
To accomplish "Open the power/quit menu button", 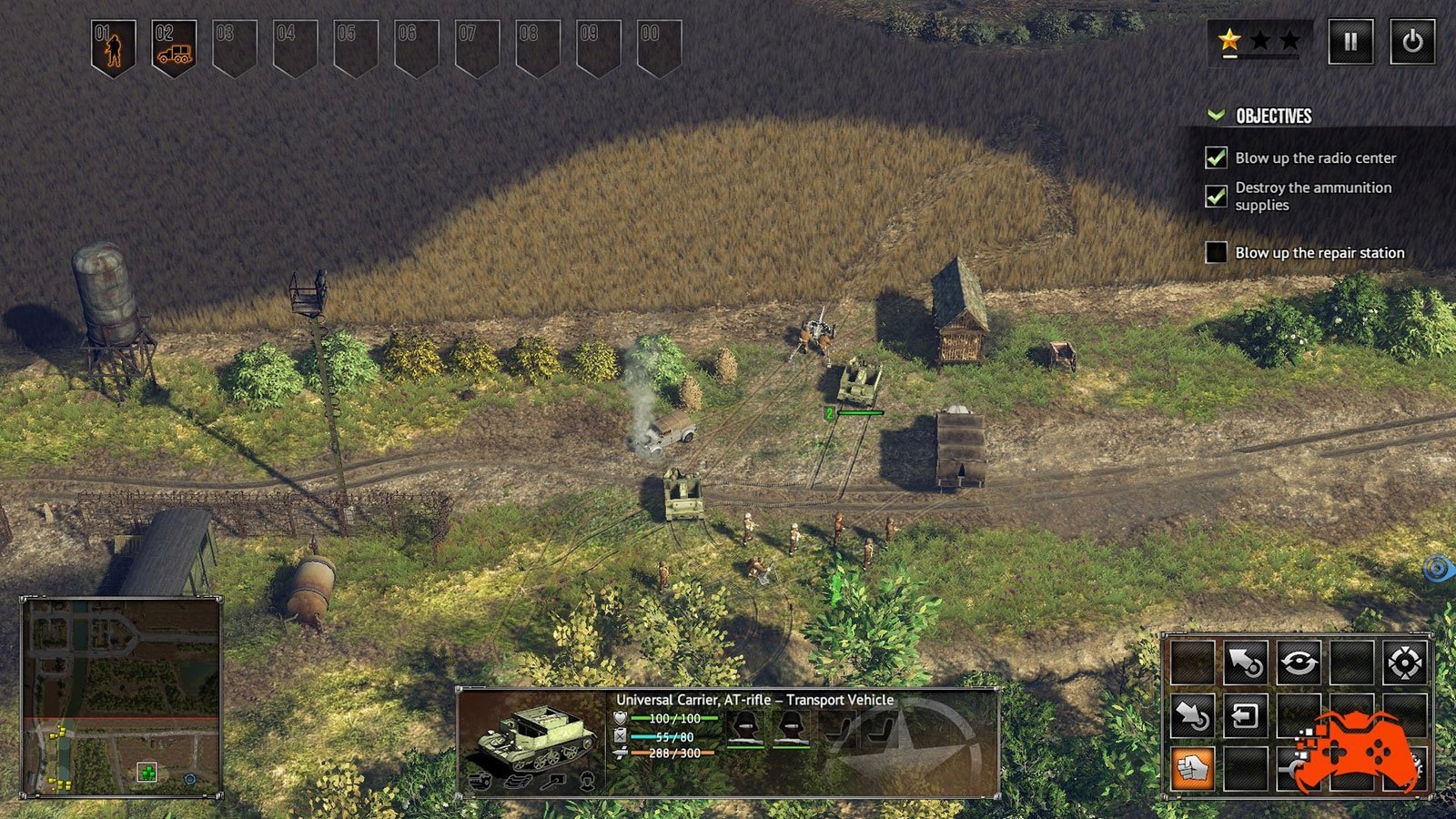I will [1411, 42].
